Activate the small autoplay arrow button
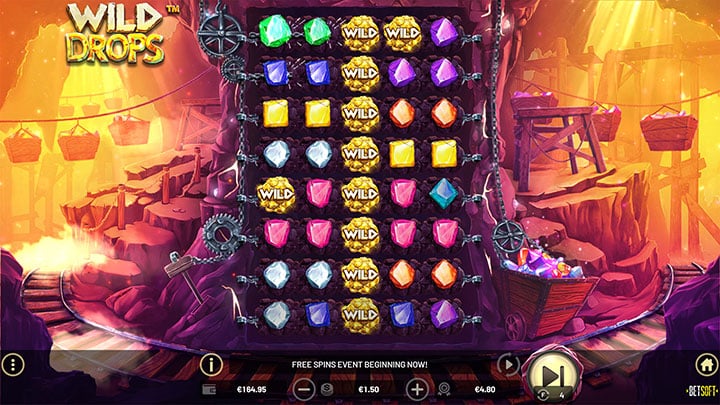This screenshot has width=720, height=405. click(508, 365)
